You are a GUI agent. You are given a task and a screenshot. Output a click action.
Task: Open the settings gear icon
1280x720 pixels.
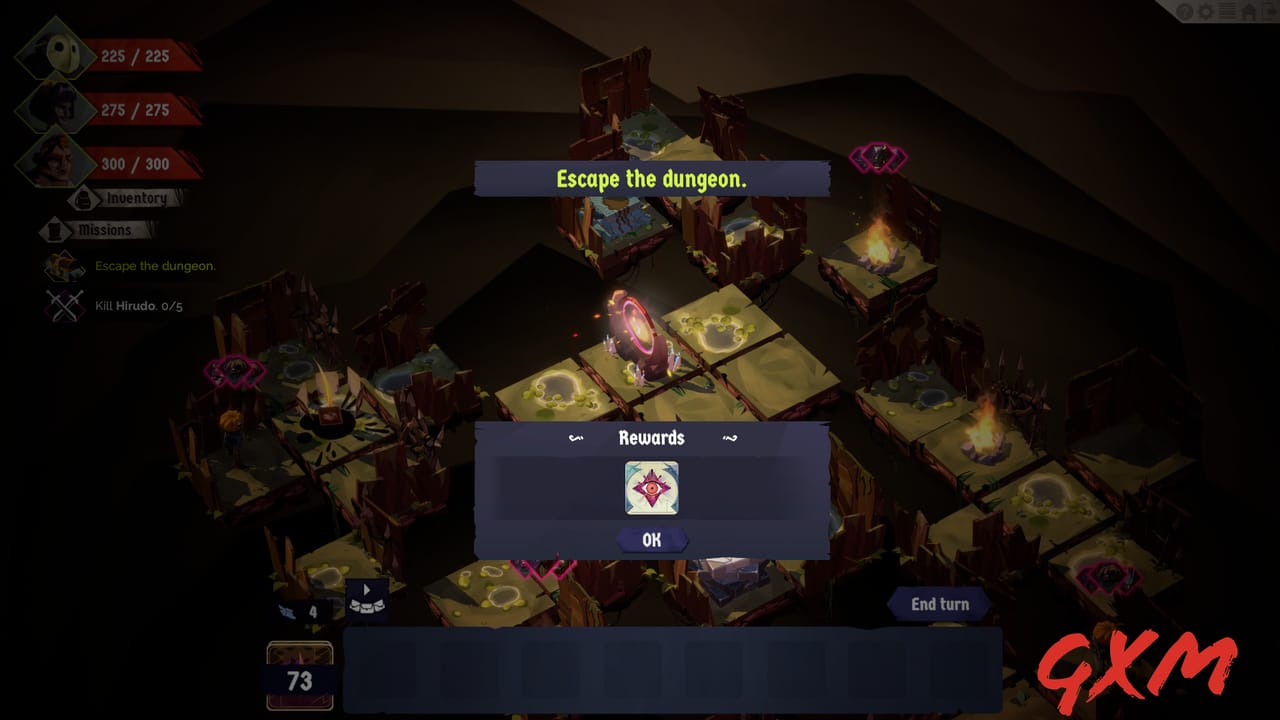(1205, 11)
